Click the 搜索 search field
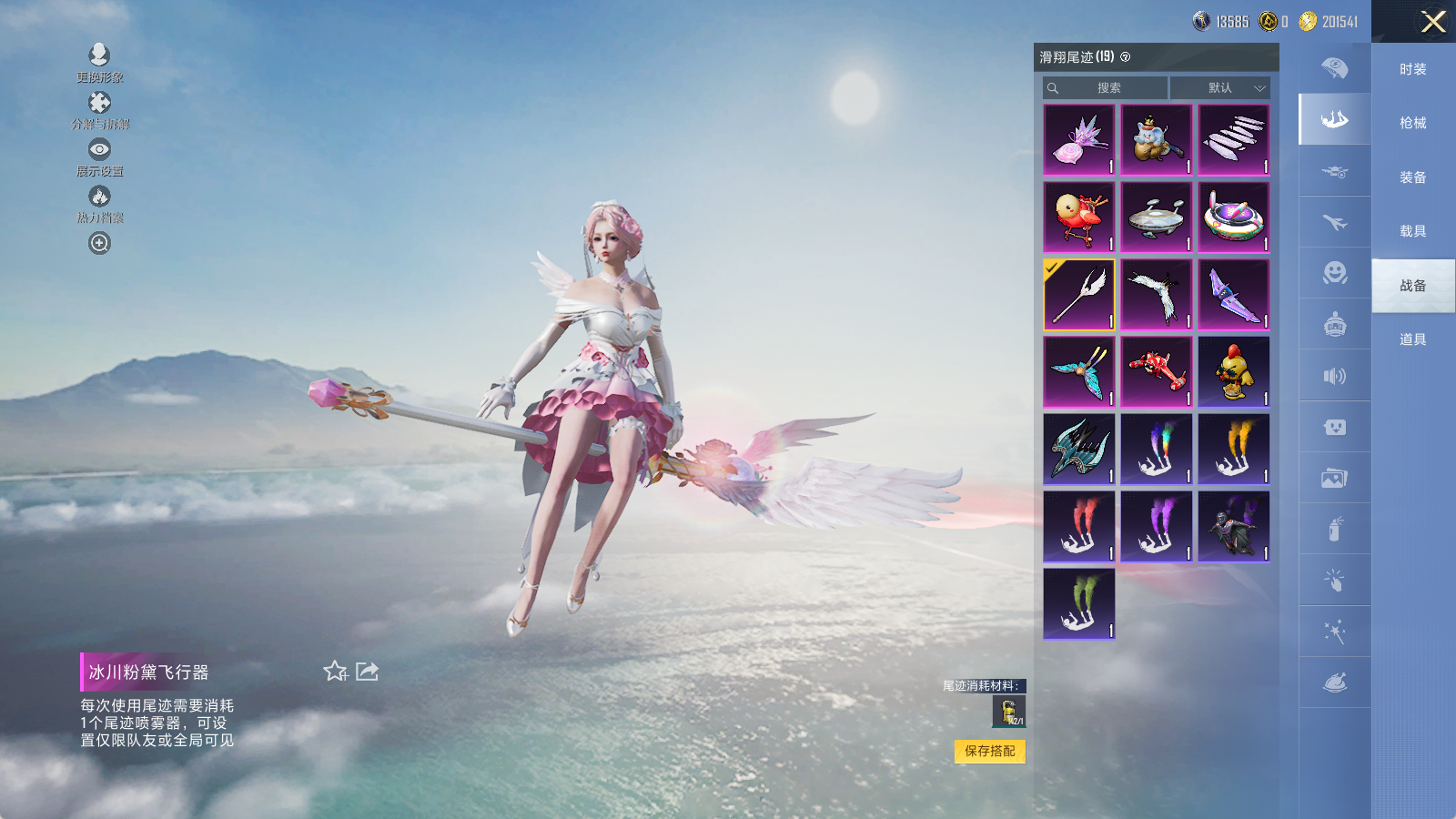This screenshot has height=819, width=1456. [x=1106, y=88]
